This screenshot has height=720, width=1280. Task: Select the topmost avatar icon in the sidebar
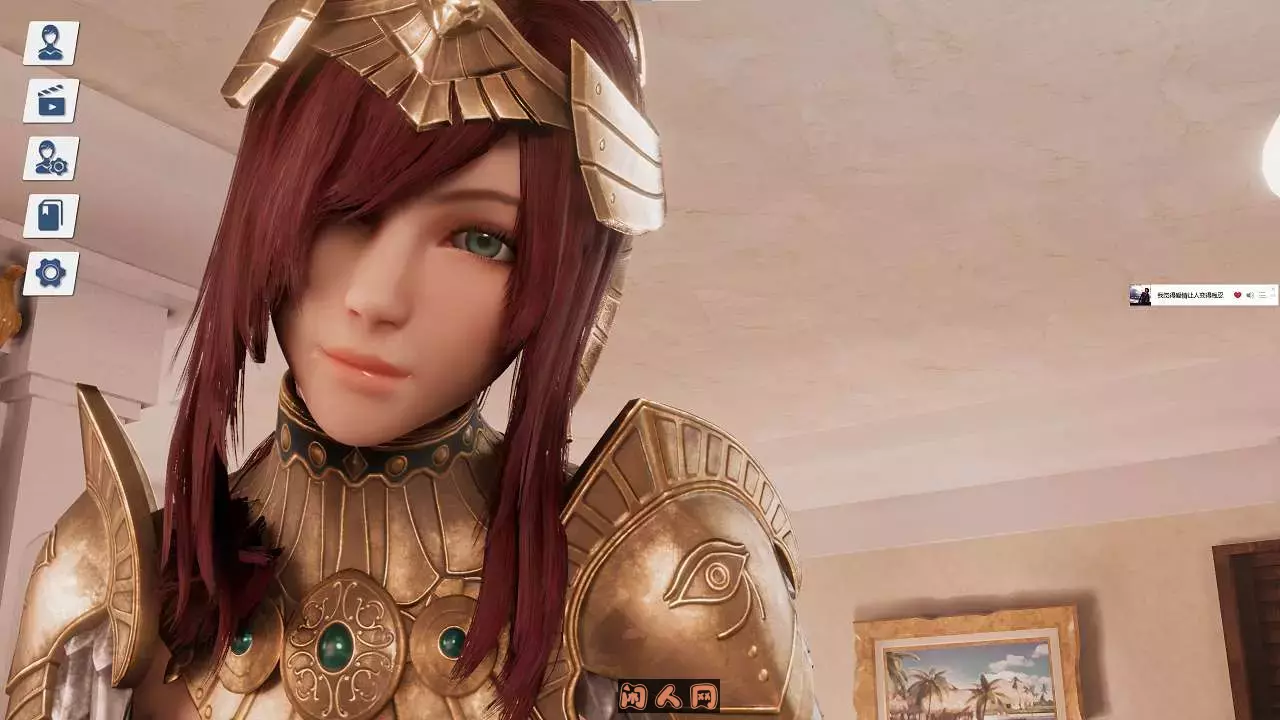[x=51, y=42]
